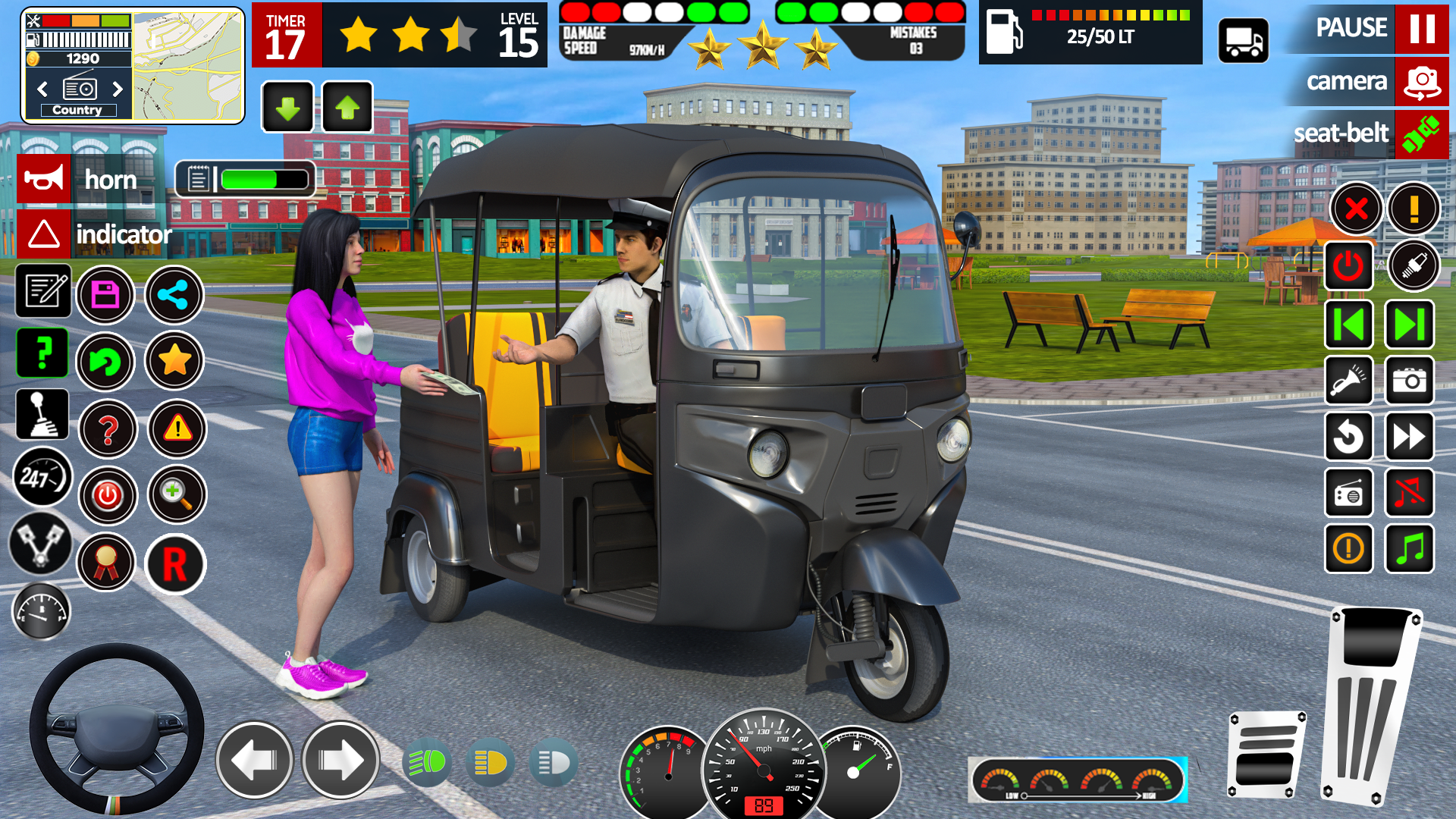Expand the radio station selector right chevron
The image size is (1456, 819).
[x=118, y=89]
